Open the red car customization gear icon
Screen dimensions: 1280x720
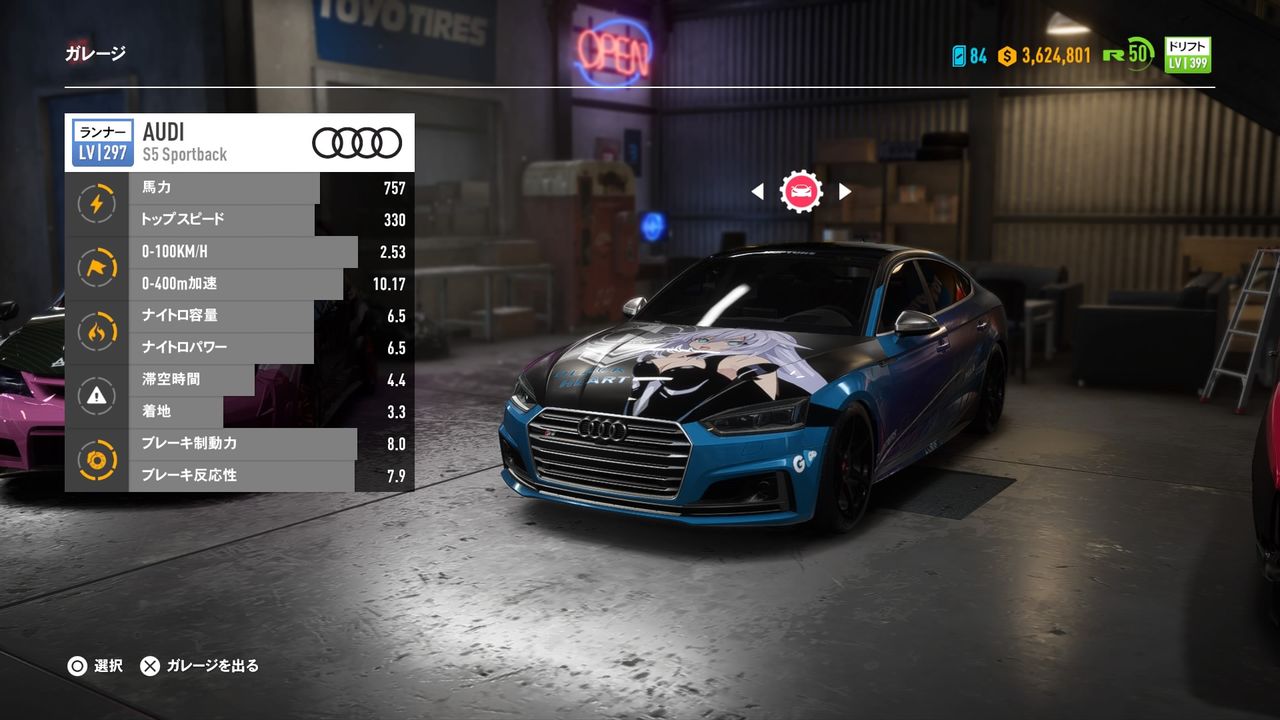[x=801, y=191]
